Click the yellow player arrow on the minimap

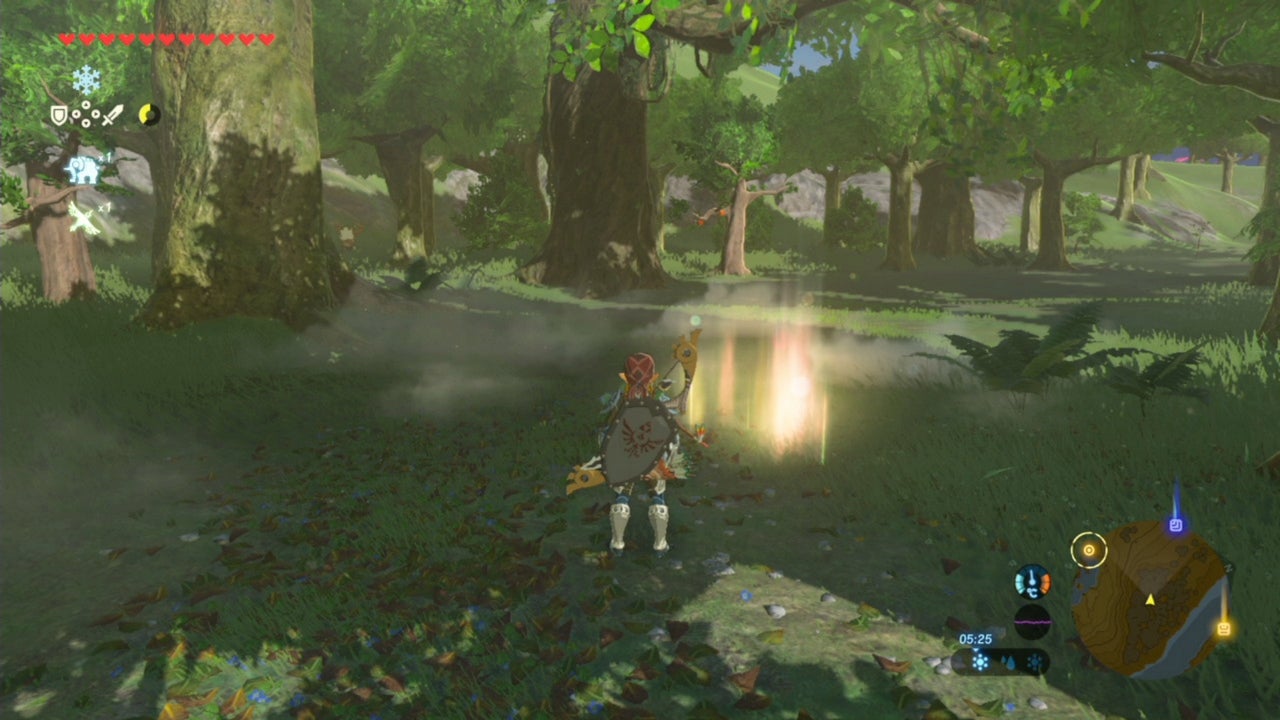1150,601
